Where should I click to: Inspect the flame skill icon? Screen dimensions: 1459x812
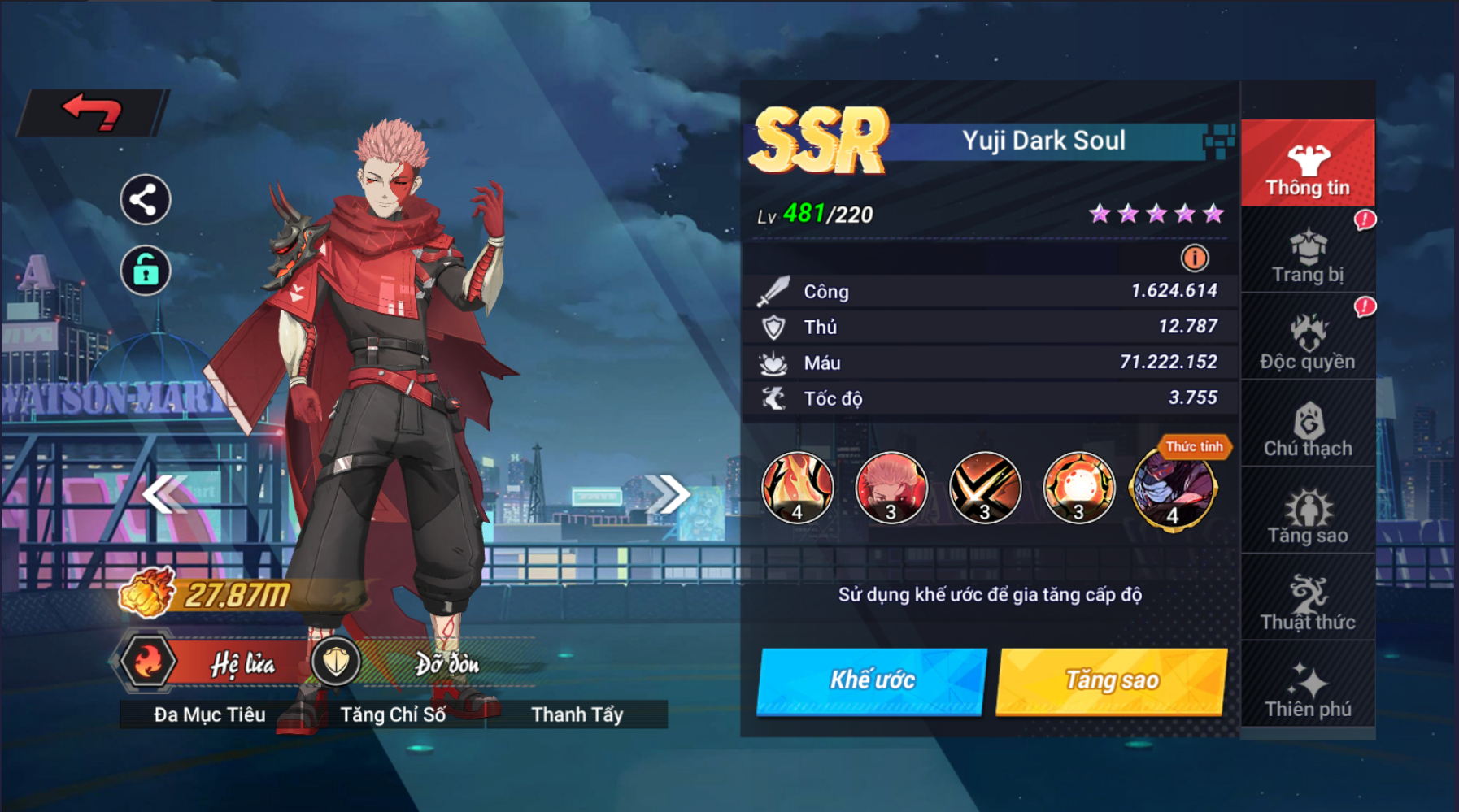point(798,488)
